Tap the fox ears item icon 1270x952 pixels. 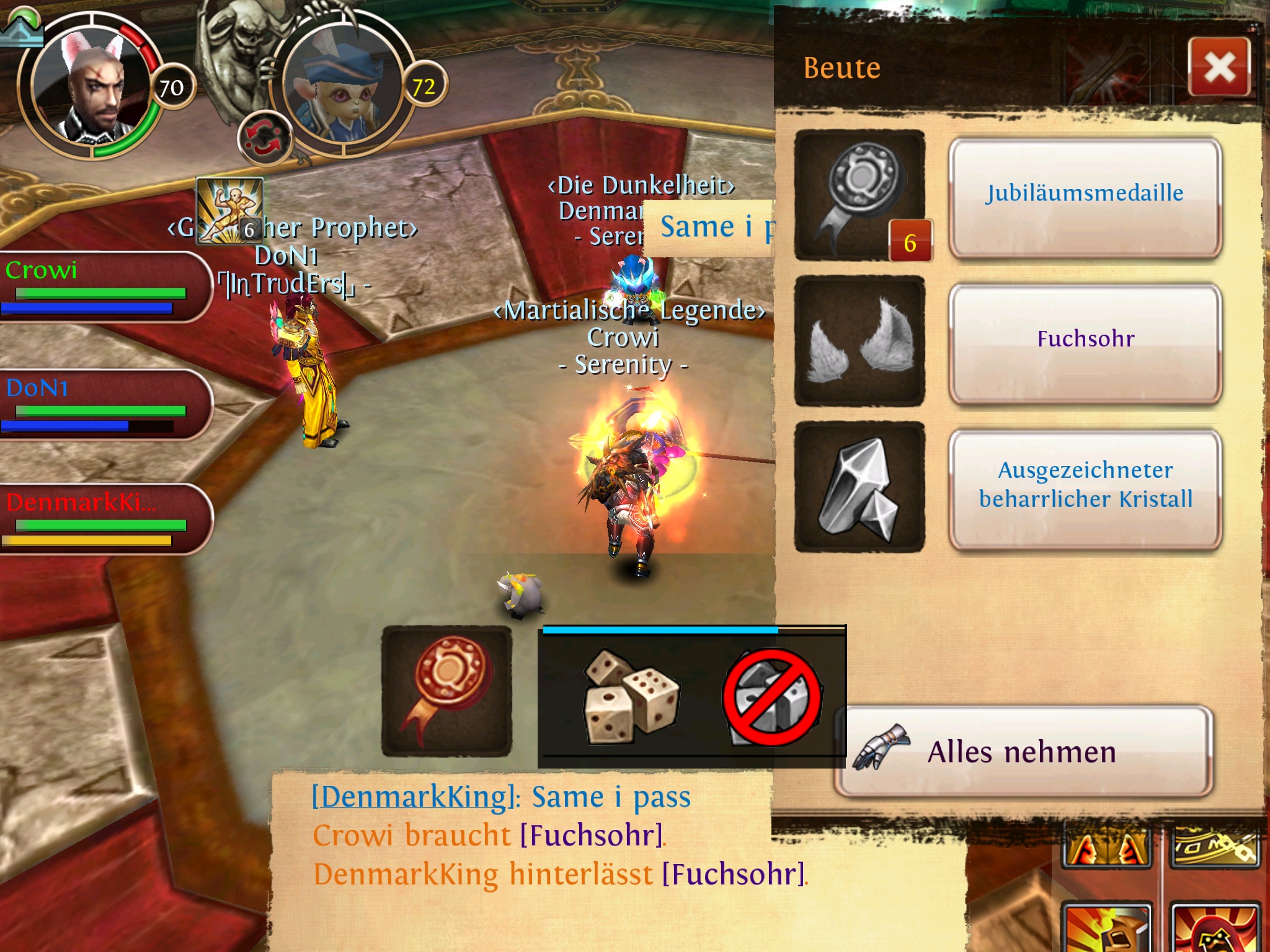coord(860,342)
